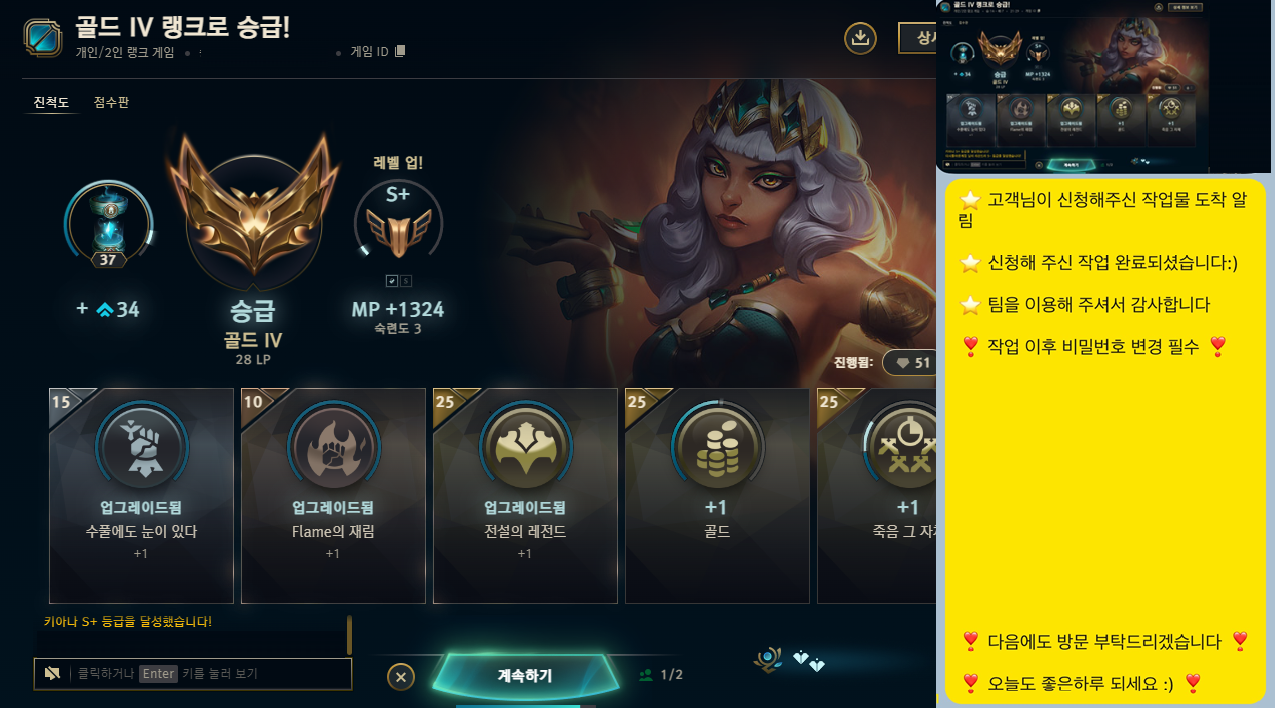Click the 계속하기 continue button
Image resolution: width=1275 pixels, height=708 pixels.
click(x=524, y=675)
